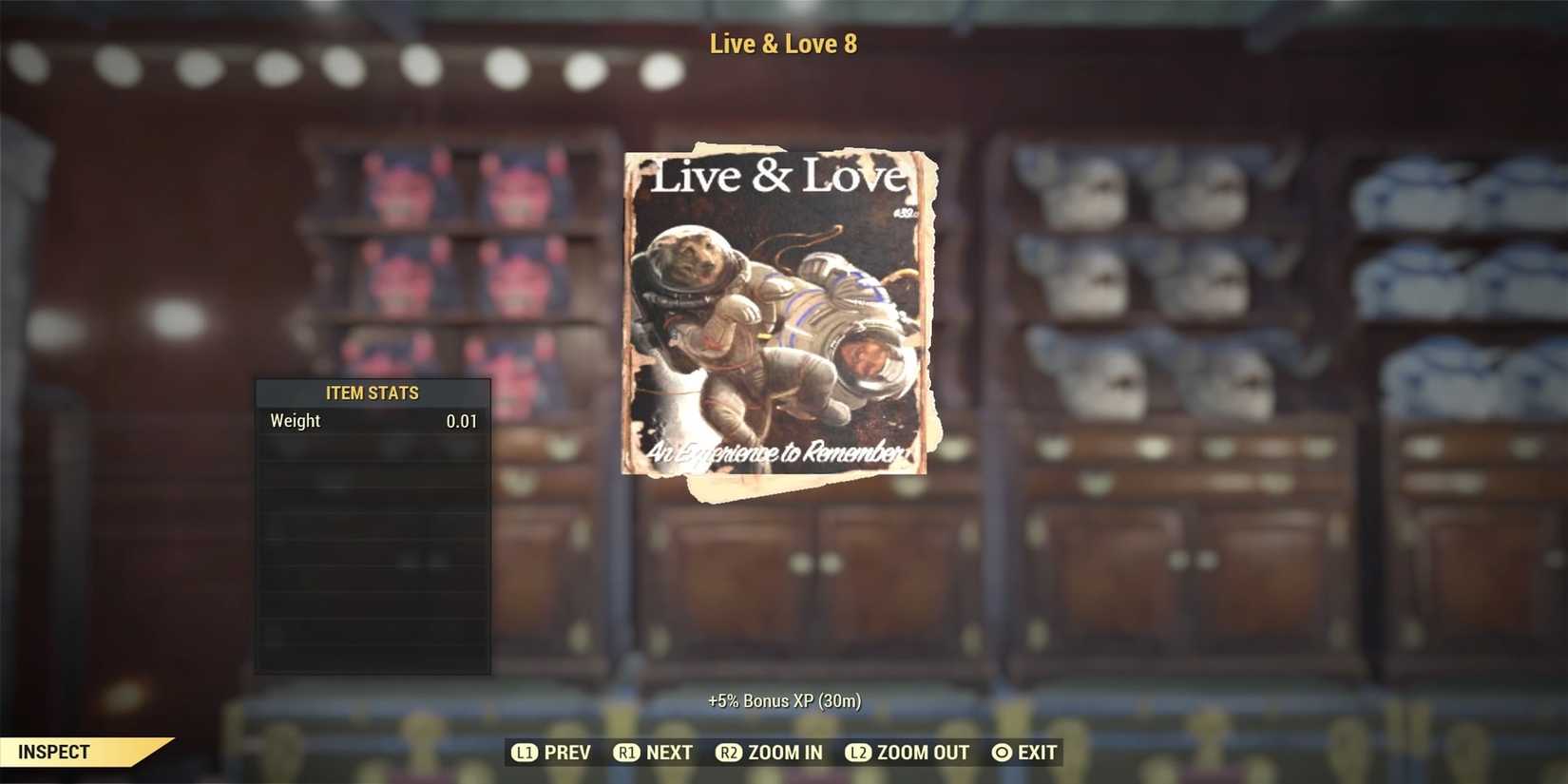Select the circular button icon beside EXIT
This screenshot has width=1568, height=784.
pos(1001,752)
